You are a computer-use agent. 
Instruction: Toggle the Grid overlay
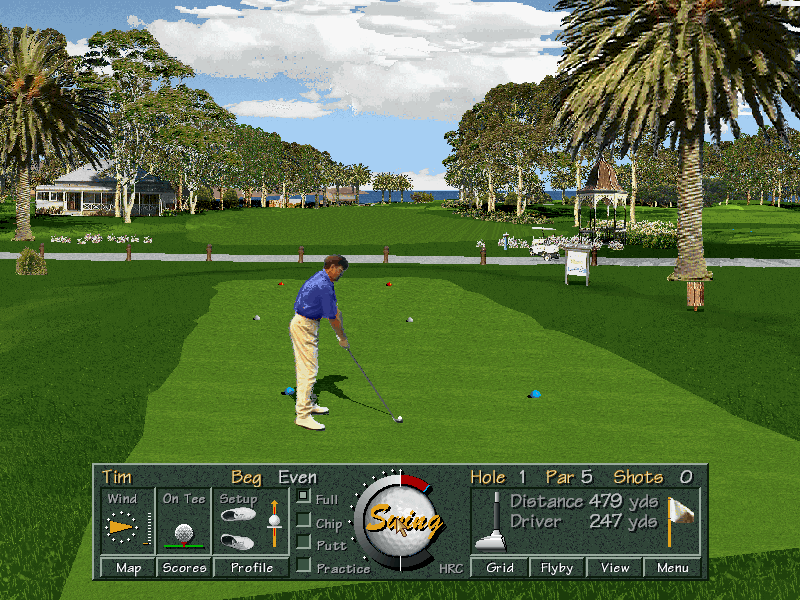pos(500,568)
